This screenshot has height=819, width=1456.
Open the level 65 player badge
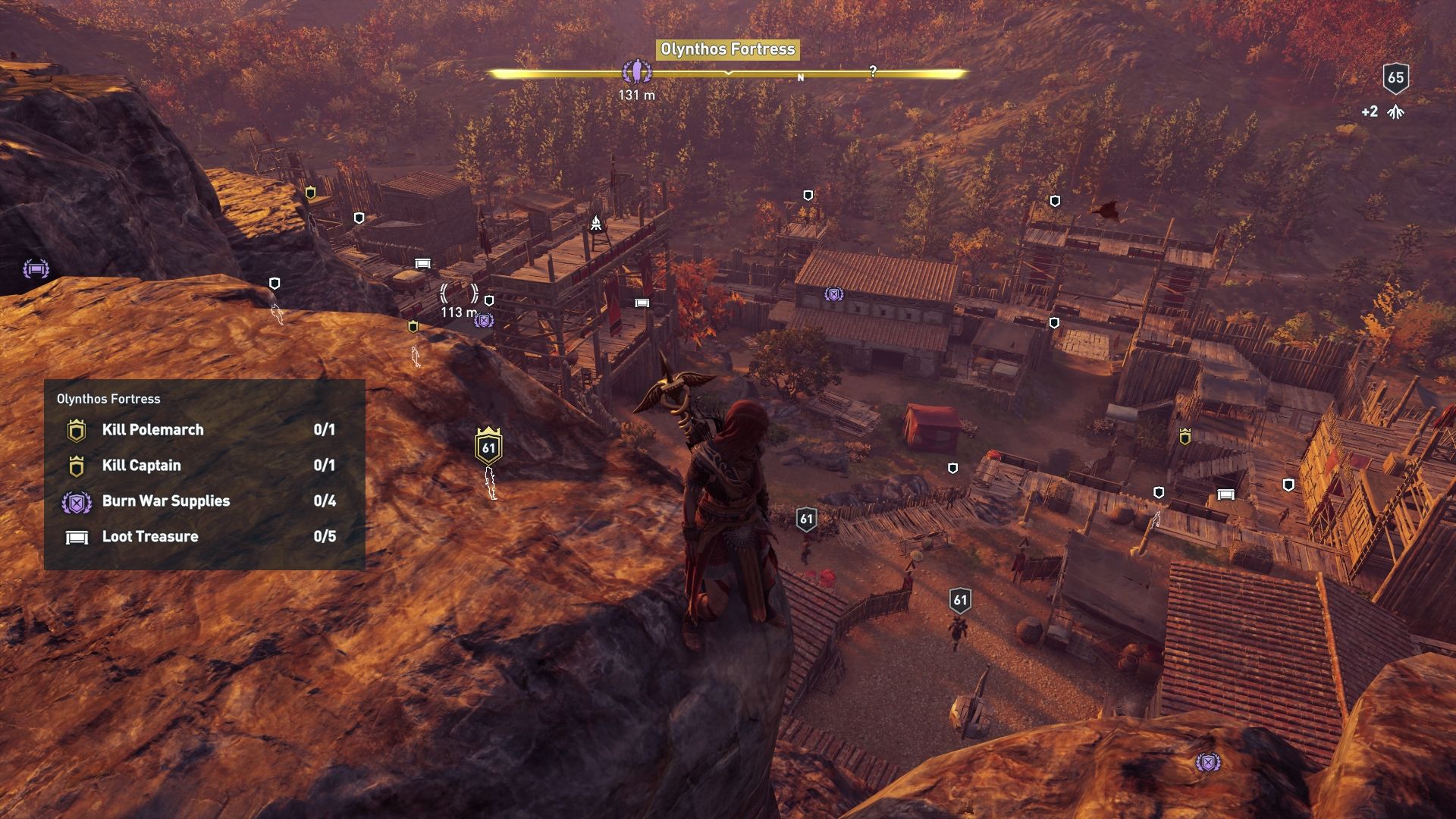tap(1395, 77)
